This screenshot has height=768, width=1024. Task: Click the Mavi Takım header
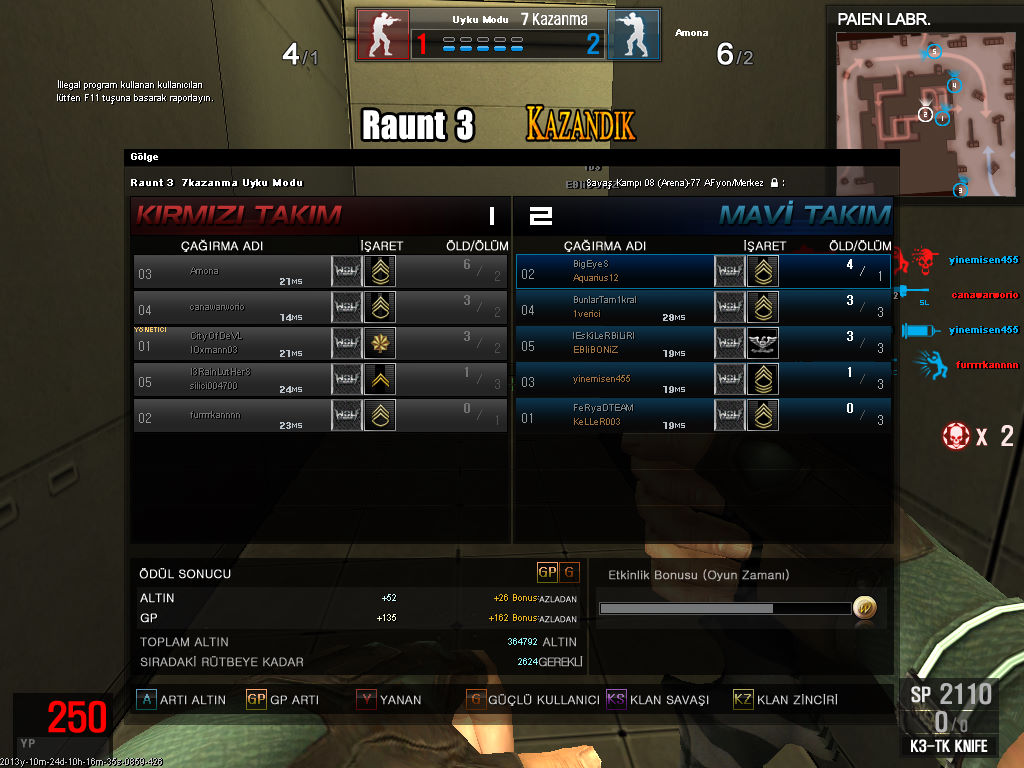[804, 214]
